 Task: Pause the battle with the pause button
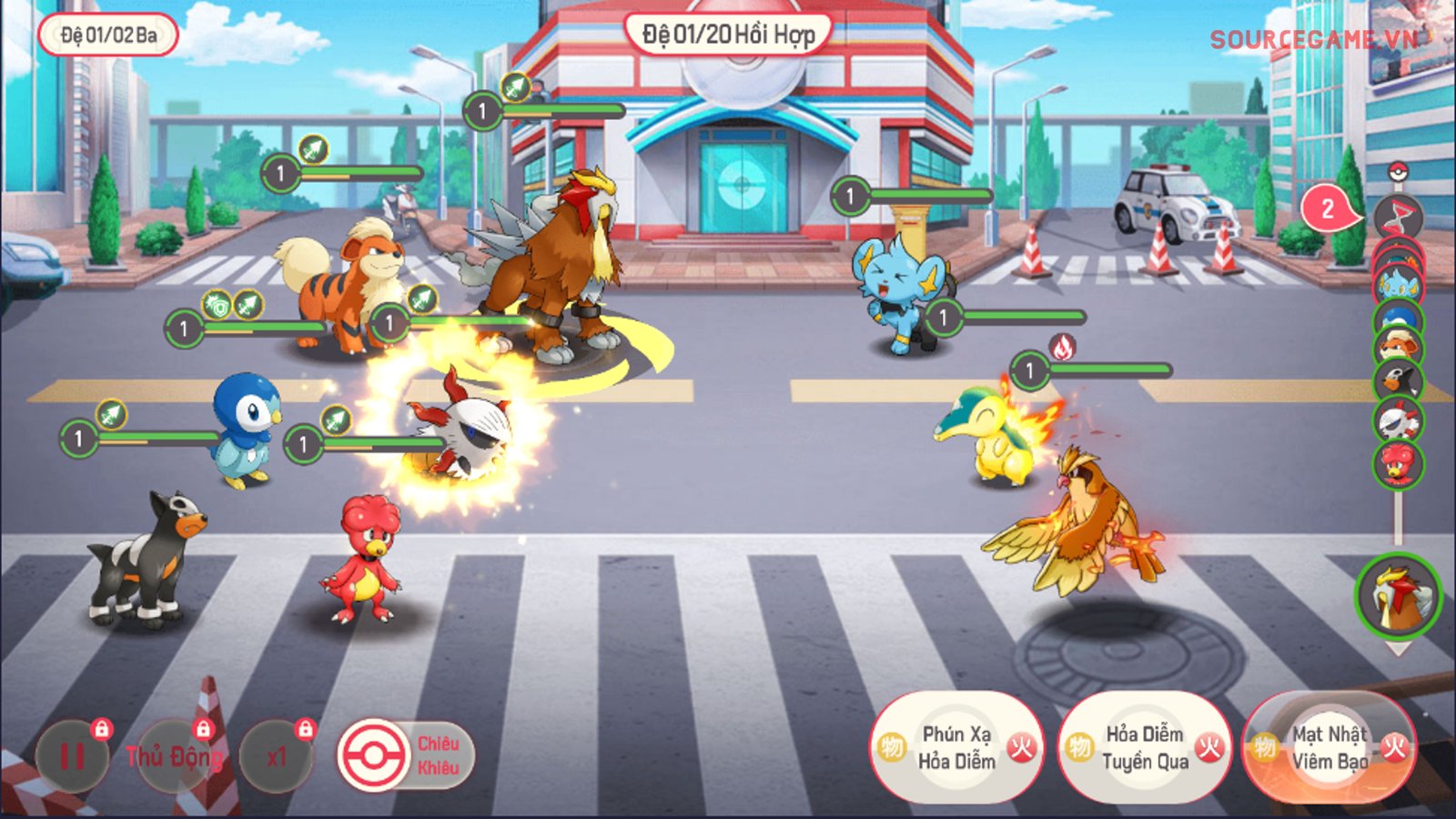coord(72,756)
